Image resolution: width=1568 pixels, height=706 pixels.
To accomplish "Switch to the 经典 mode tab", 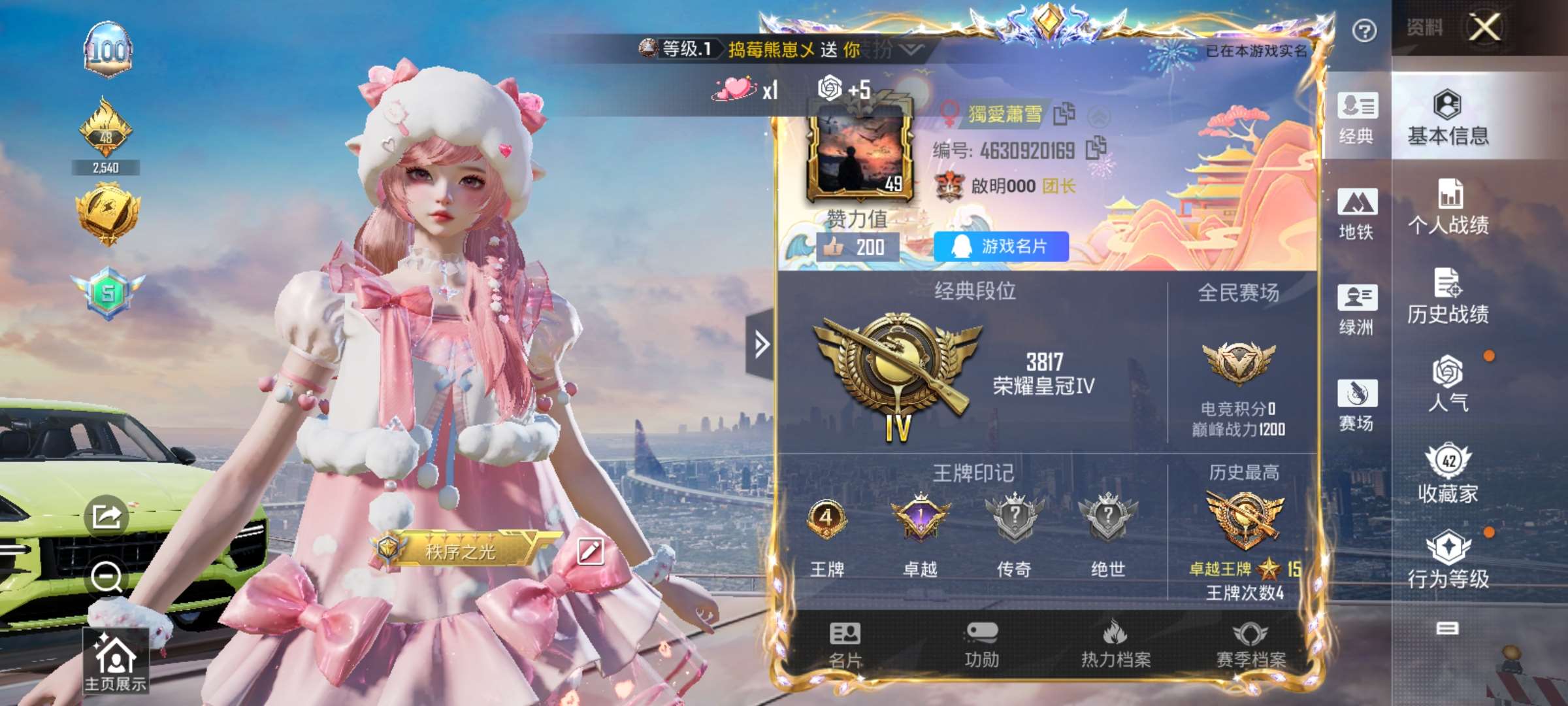I will click(x=1357, y=118).
